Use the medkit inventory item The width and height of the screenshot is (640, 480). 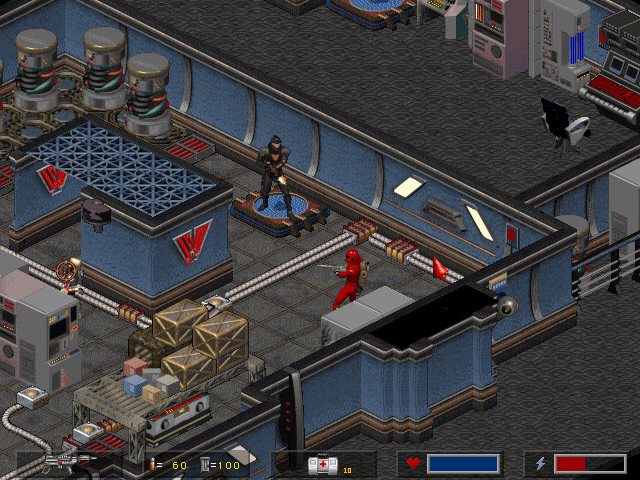[323, 464]
